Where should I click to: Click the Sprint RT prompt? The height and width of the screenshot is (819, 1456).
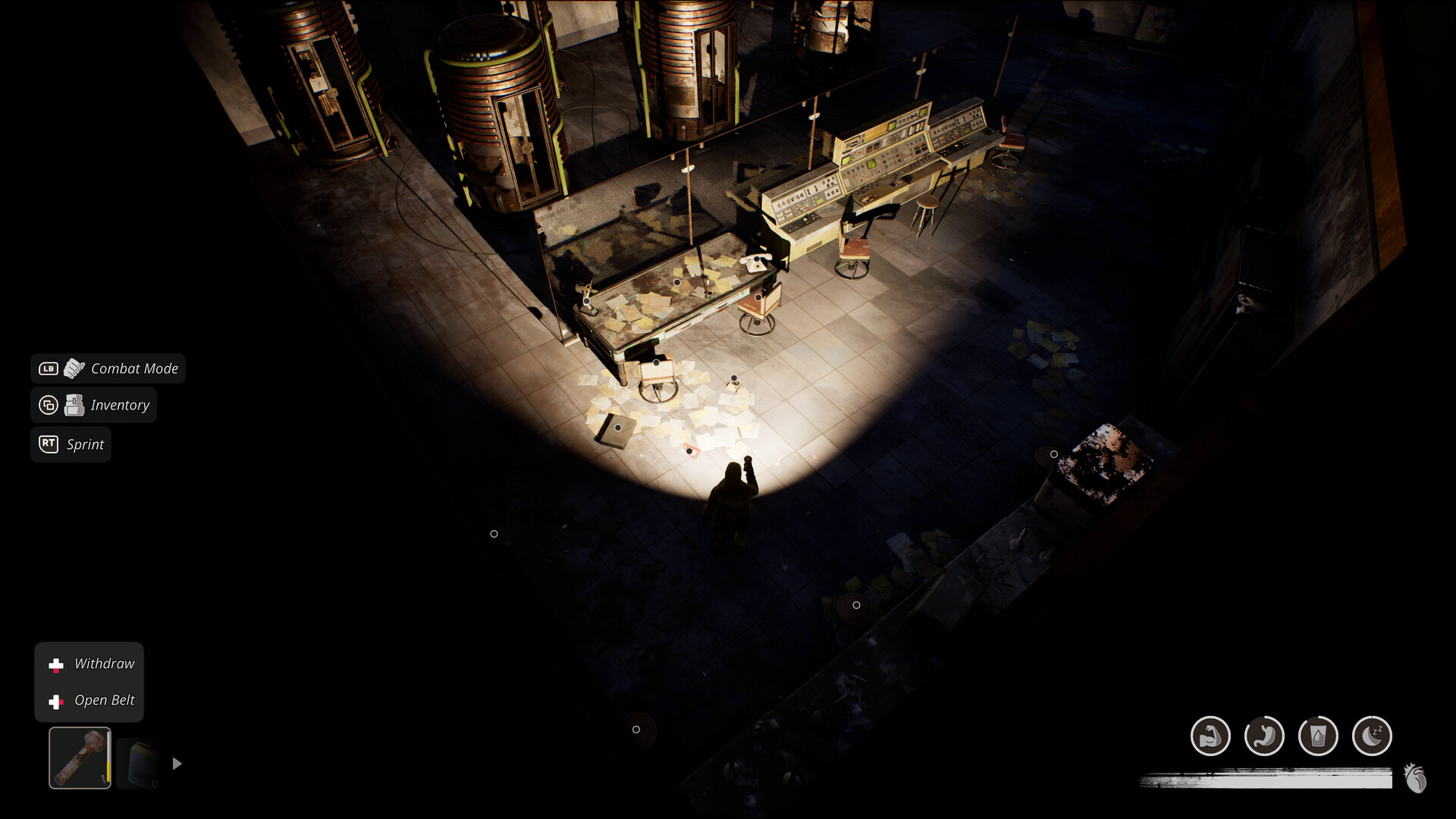[x=71, y=444]
